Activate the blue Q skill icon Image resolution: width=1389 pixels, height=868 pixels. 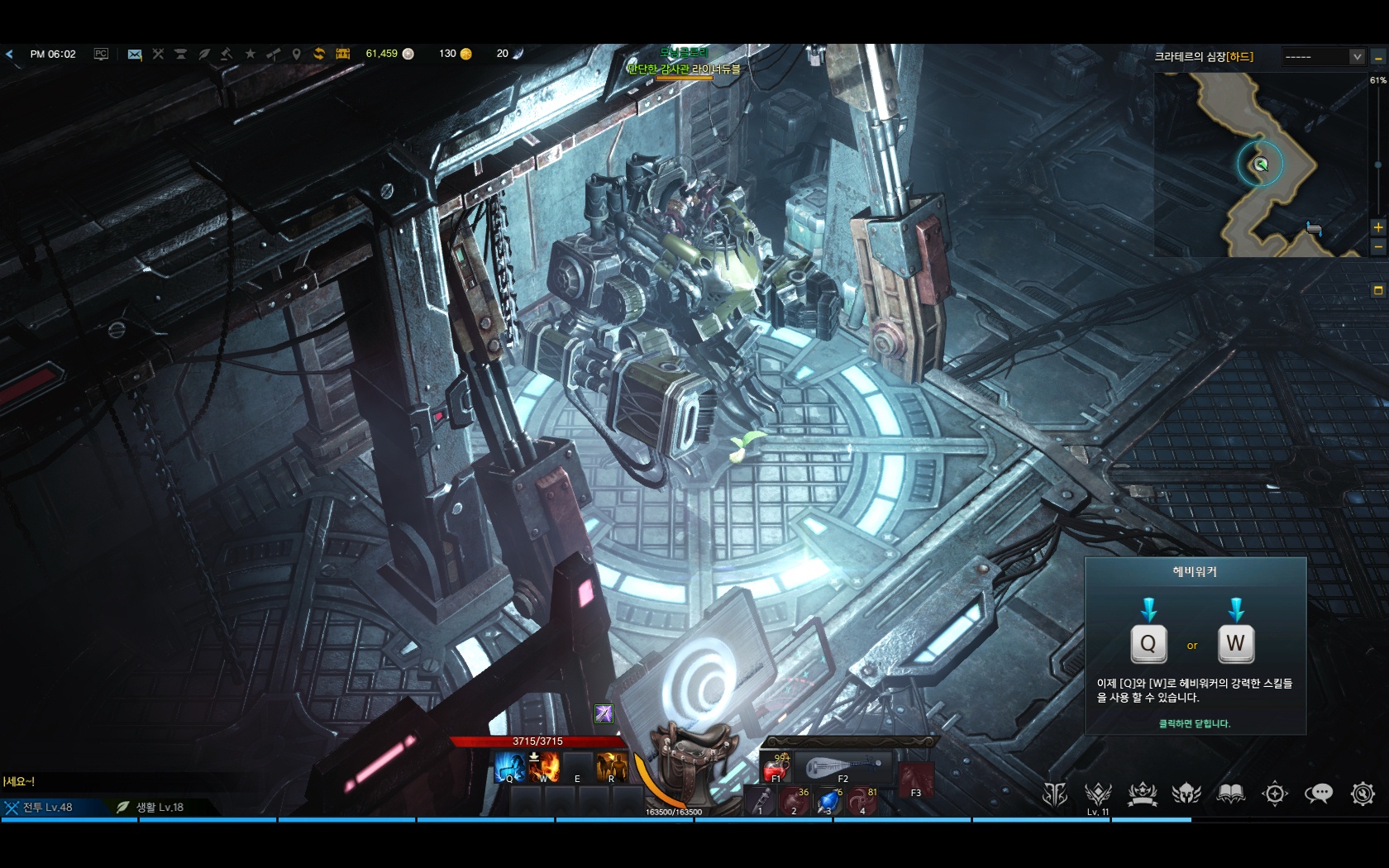click(509, 767)
